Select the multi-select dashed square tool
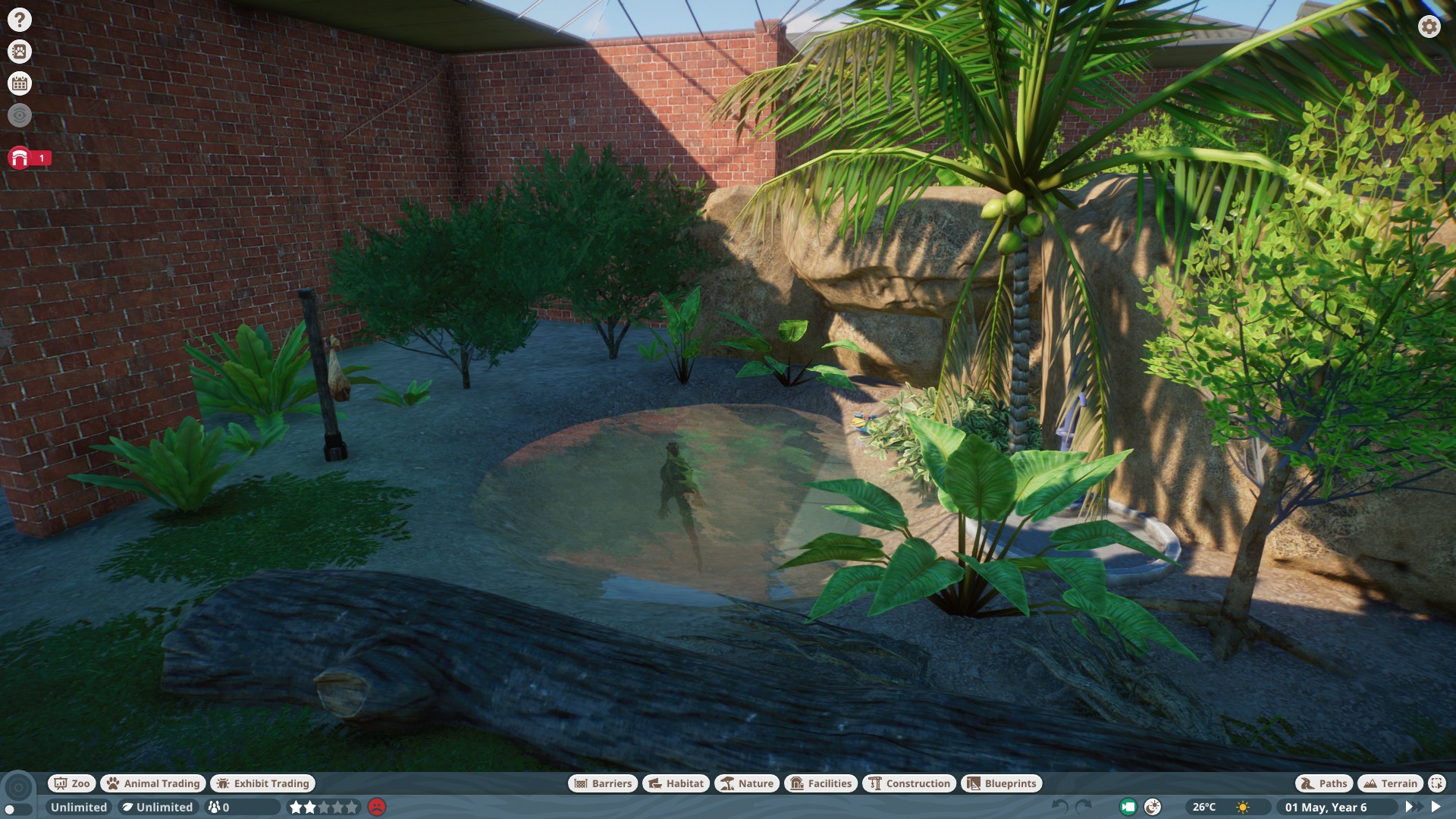1456x819 pixels. [x=1437, y=783]
